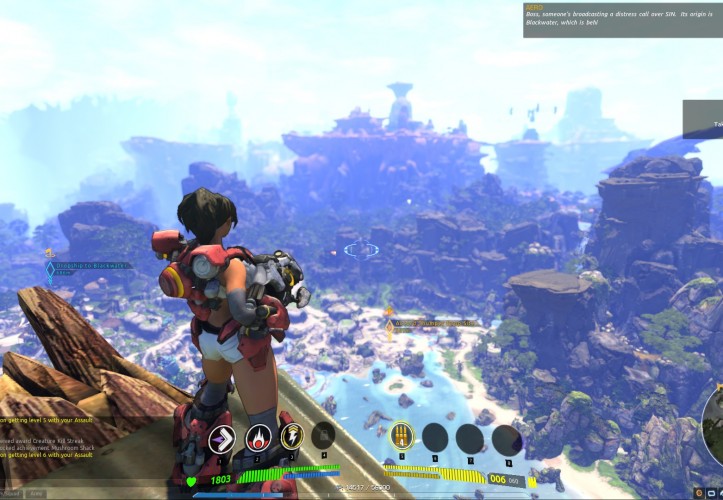The image size is (723, 500).
Task: Click the chat log message area
Action: (60, 440)
